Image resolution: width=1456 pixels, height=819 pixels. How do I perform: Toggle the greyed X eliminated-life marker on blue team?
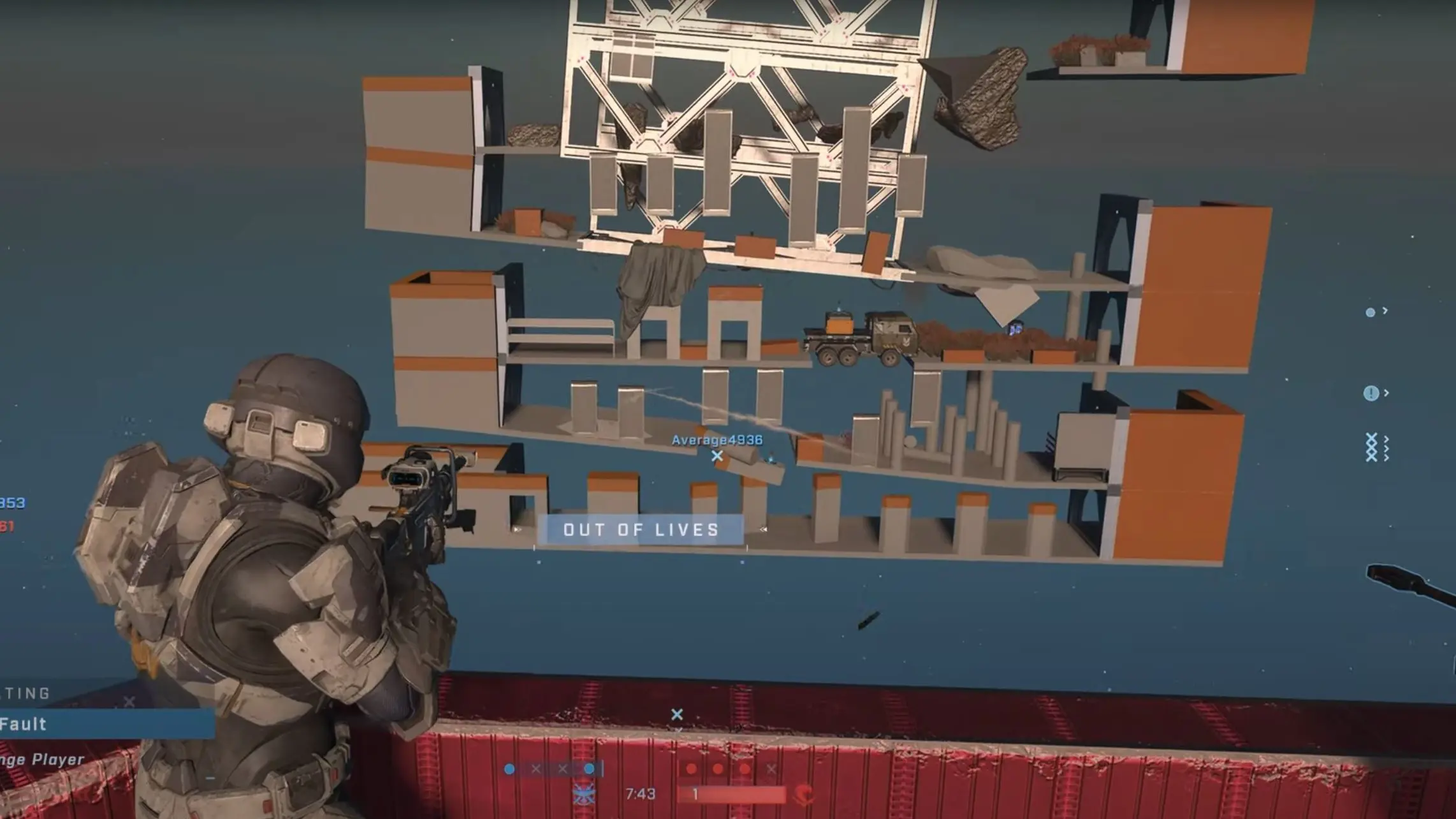click(x=535, y=769)
